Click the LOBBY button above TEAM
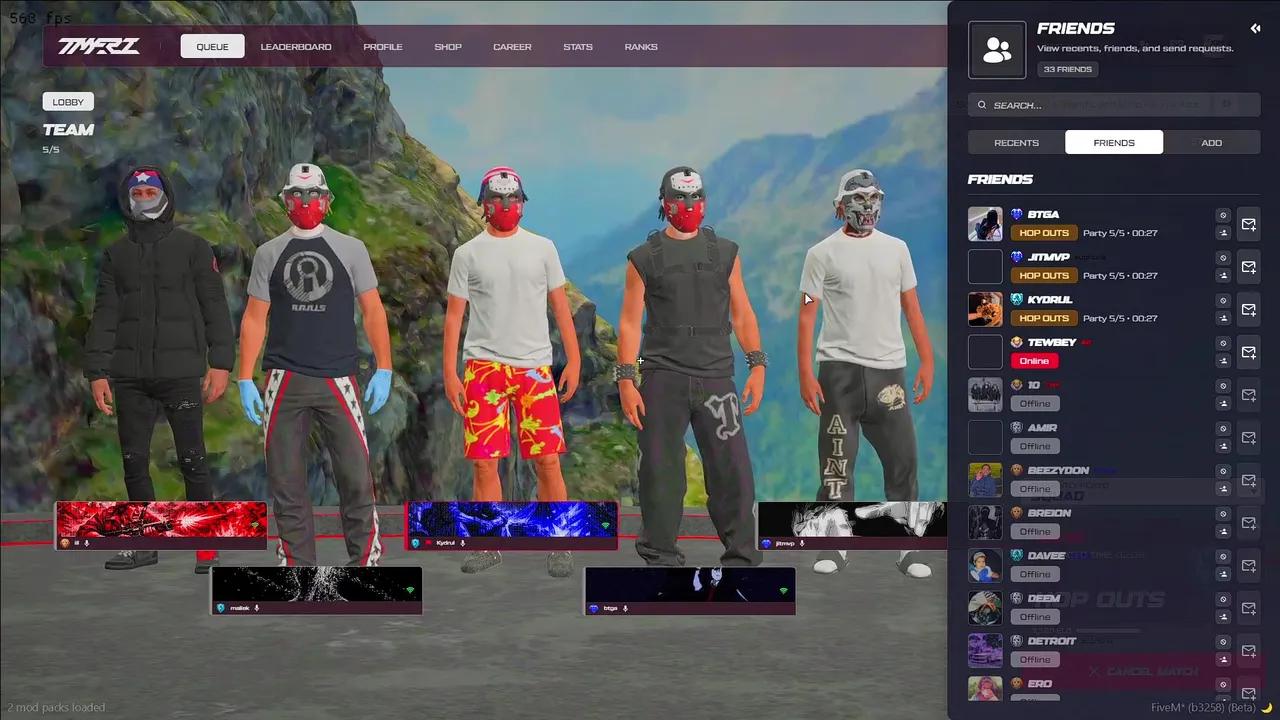 tap(68, 101)
